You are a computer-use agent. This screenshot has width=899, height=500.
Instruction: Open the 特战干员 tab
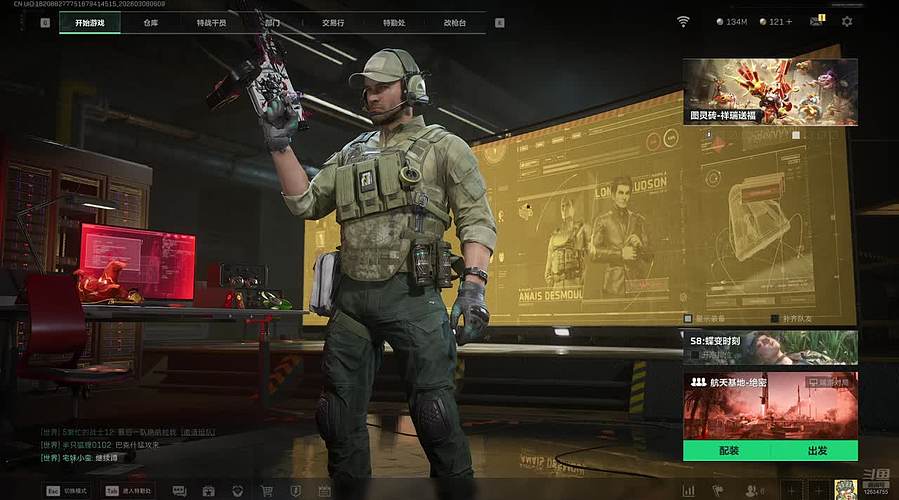[211, 22]
